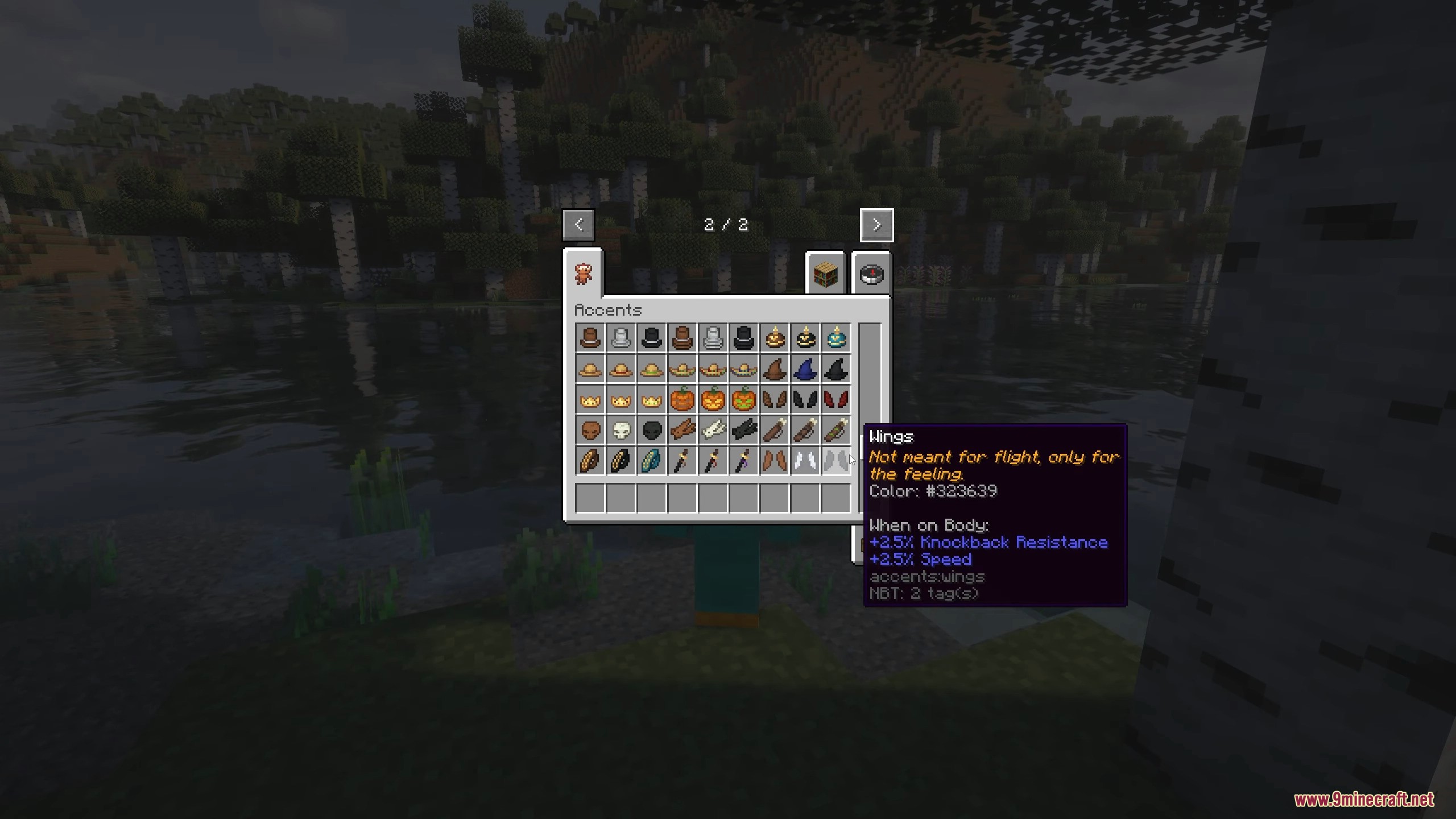Pick the straw hat with red band
Screen dimensions: 1456x819
[x=621, y=370]
